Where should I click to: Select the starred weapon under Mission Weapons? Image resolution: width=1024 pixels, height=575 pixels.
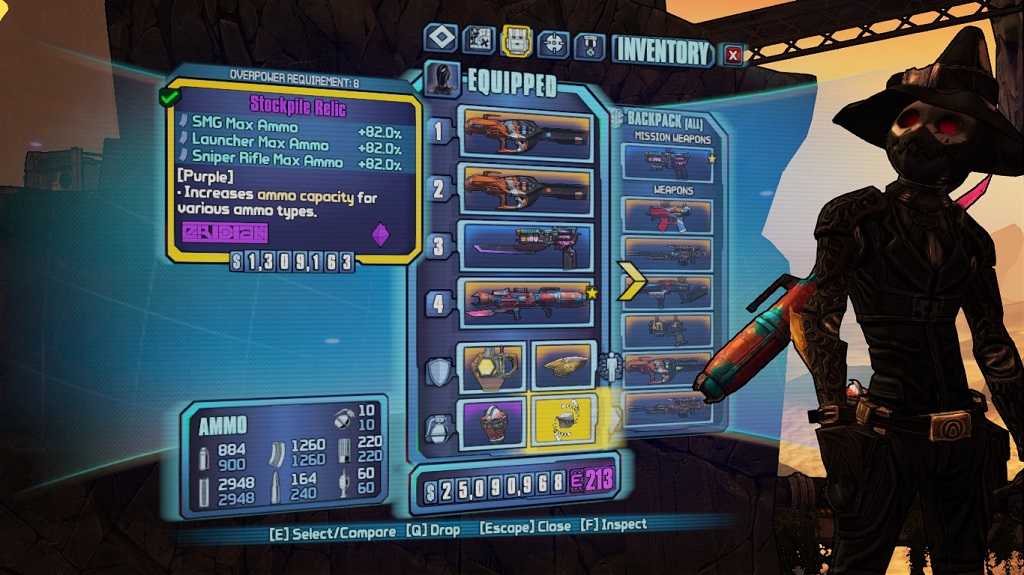(667, 162)
